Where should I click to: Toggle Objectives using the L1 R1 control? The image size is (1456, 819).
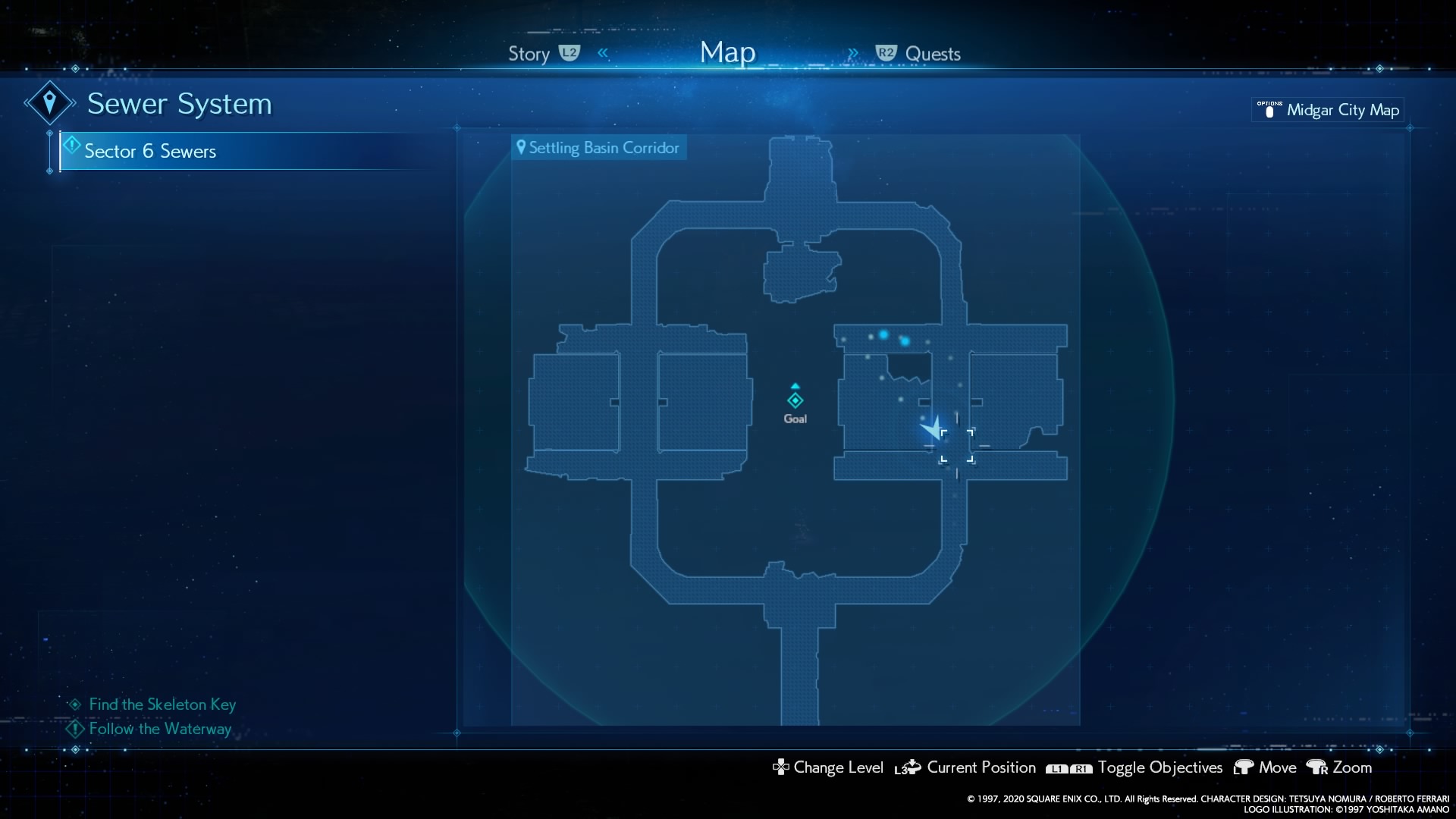pyautogui.click(x=1069, y=769)
